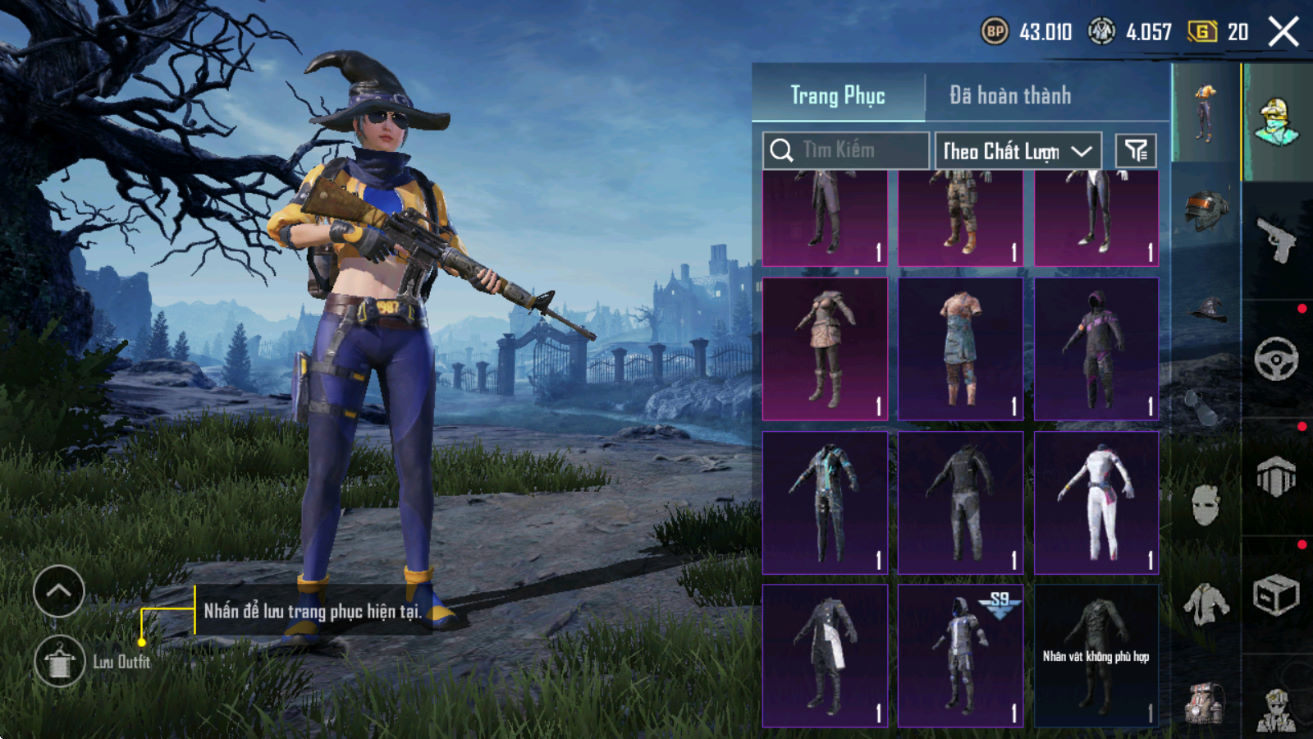Open the jacket clothing category
Viewport: 1313px width, 739px height.
[1205, 603]
